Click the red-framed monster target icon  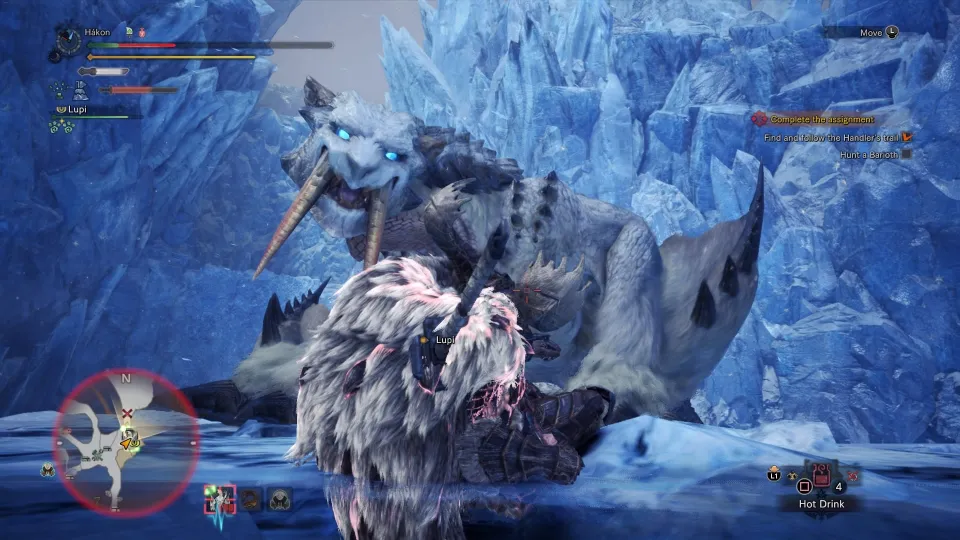pos(219,496)
